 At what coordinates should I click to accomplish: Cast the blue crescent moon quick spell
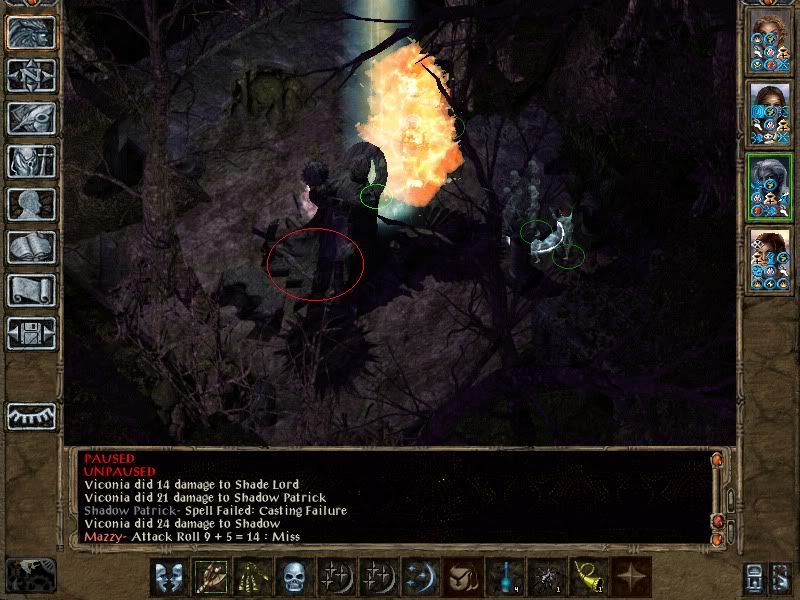click(x=418, y=577)
